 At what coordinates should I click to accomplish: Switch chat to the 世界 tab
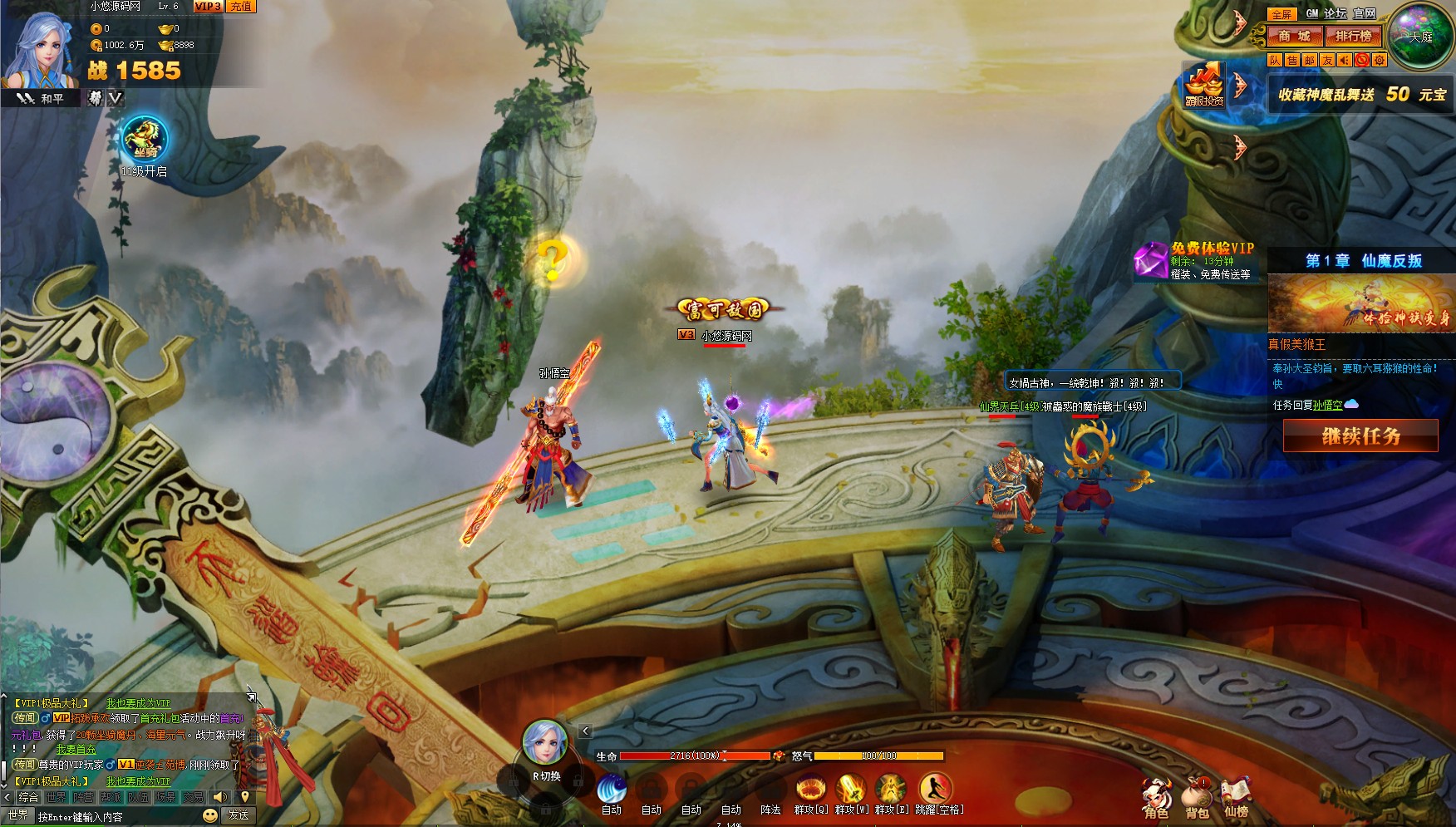point(57,797)
